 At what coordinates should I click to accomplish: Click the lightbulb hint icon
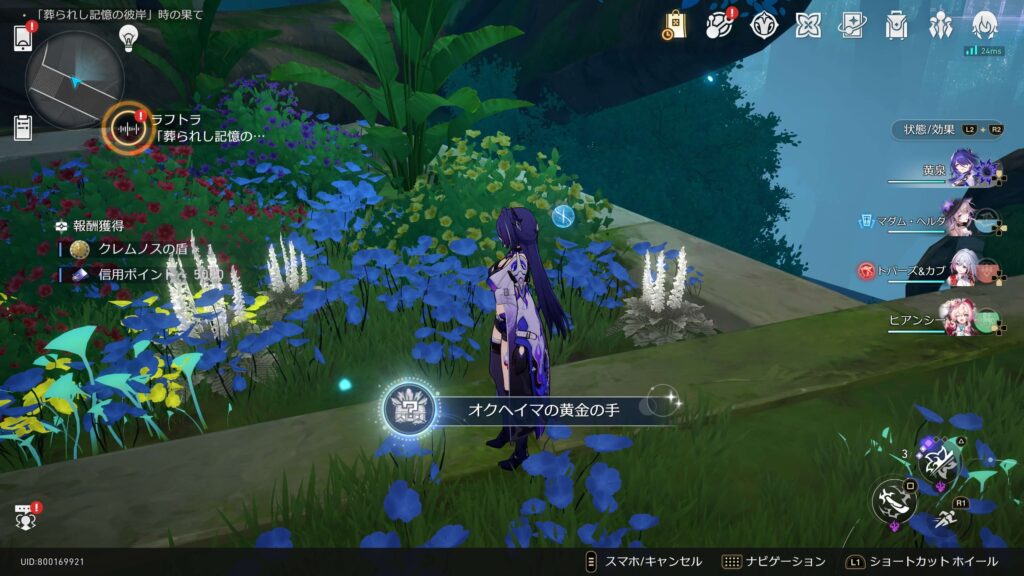pos(128,37)
